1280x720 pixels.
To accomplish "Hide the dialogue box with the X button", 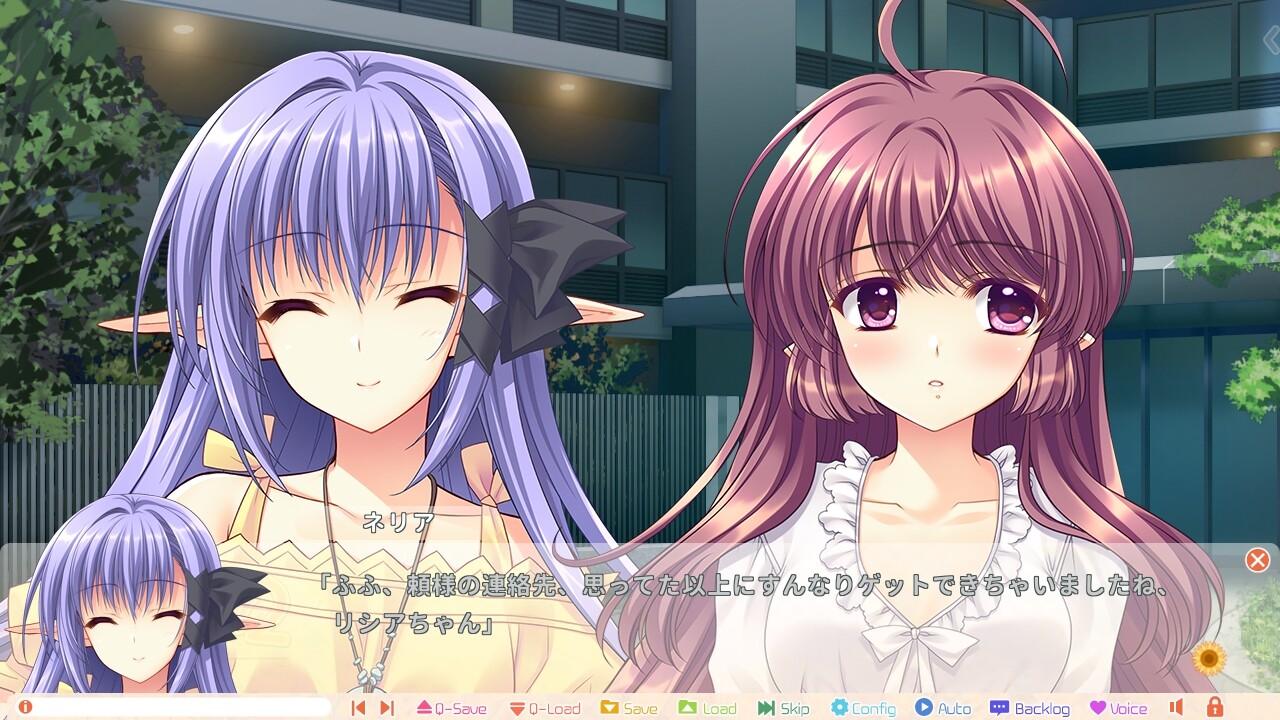I will pyautogui.click(x=1258, y=560).
